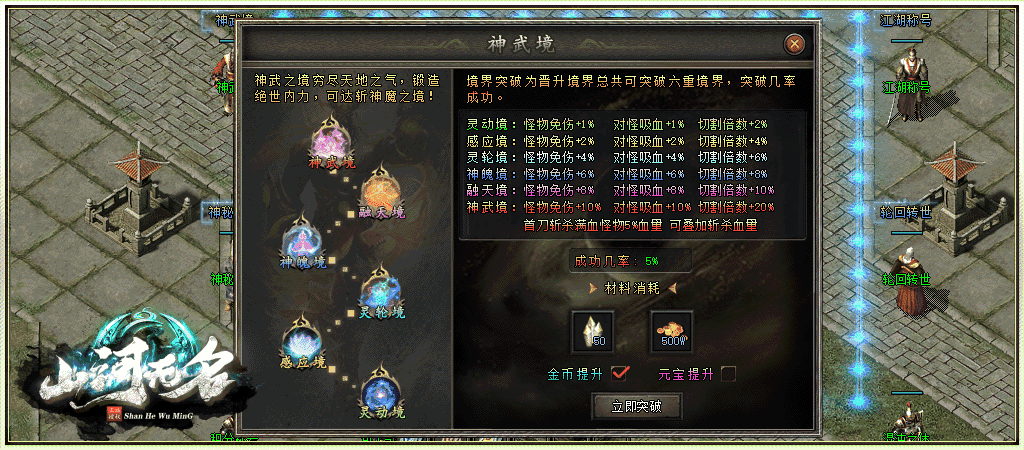Select the 神魄境 realm orb
The height and width of the screenshot is (450, 1024).
(x=302, y=241)
